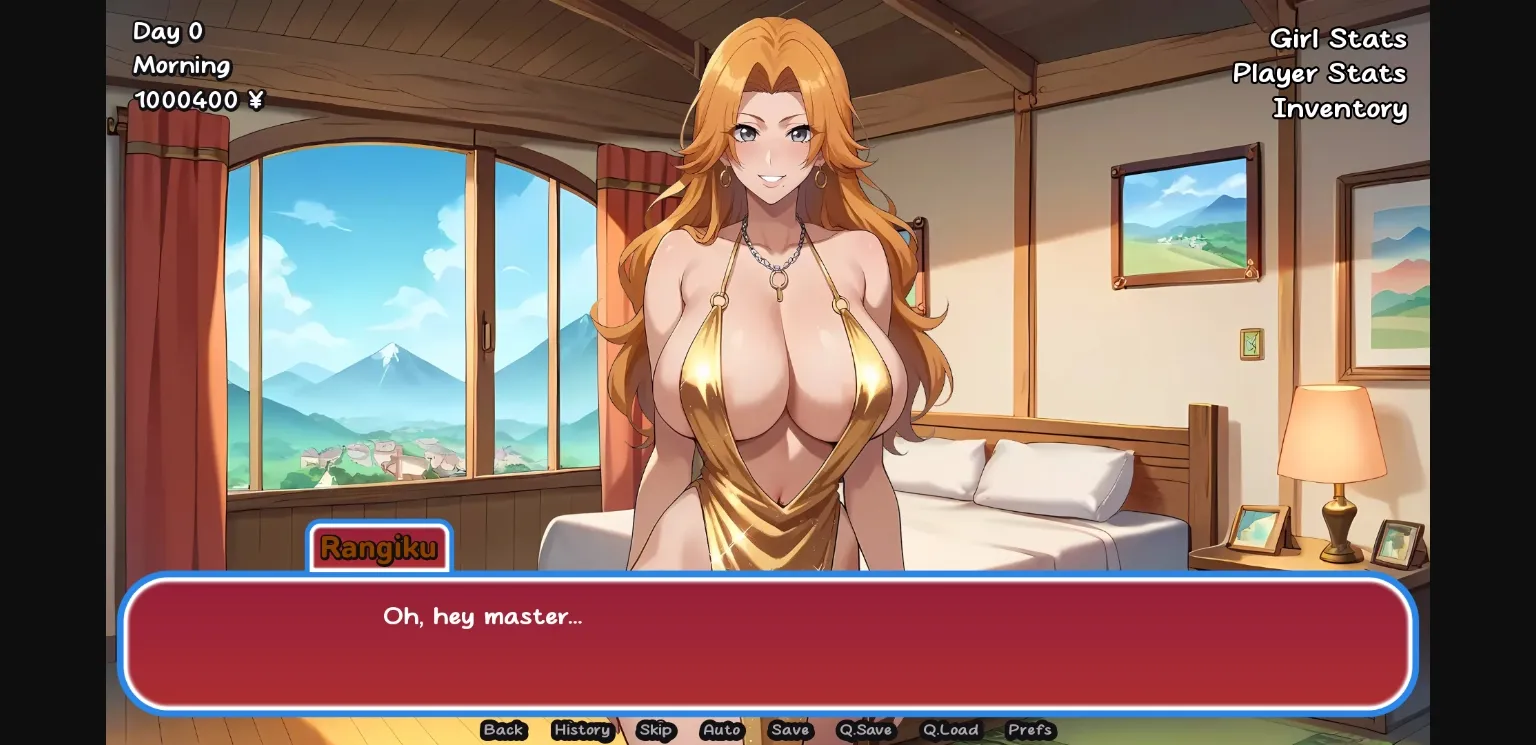Click the dialogue box to advance text
Image resolution: width=1536 pixels, height=745 pixels.
click(x=768, y=645)
